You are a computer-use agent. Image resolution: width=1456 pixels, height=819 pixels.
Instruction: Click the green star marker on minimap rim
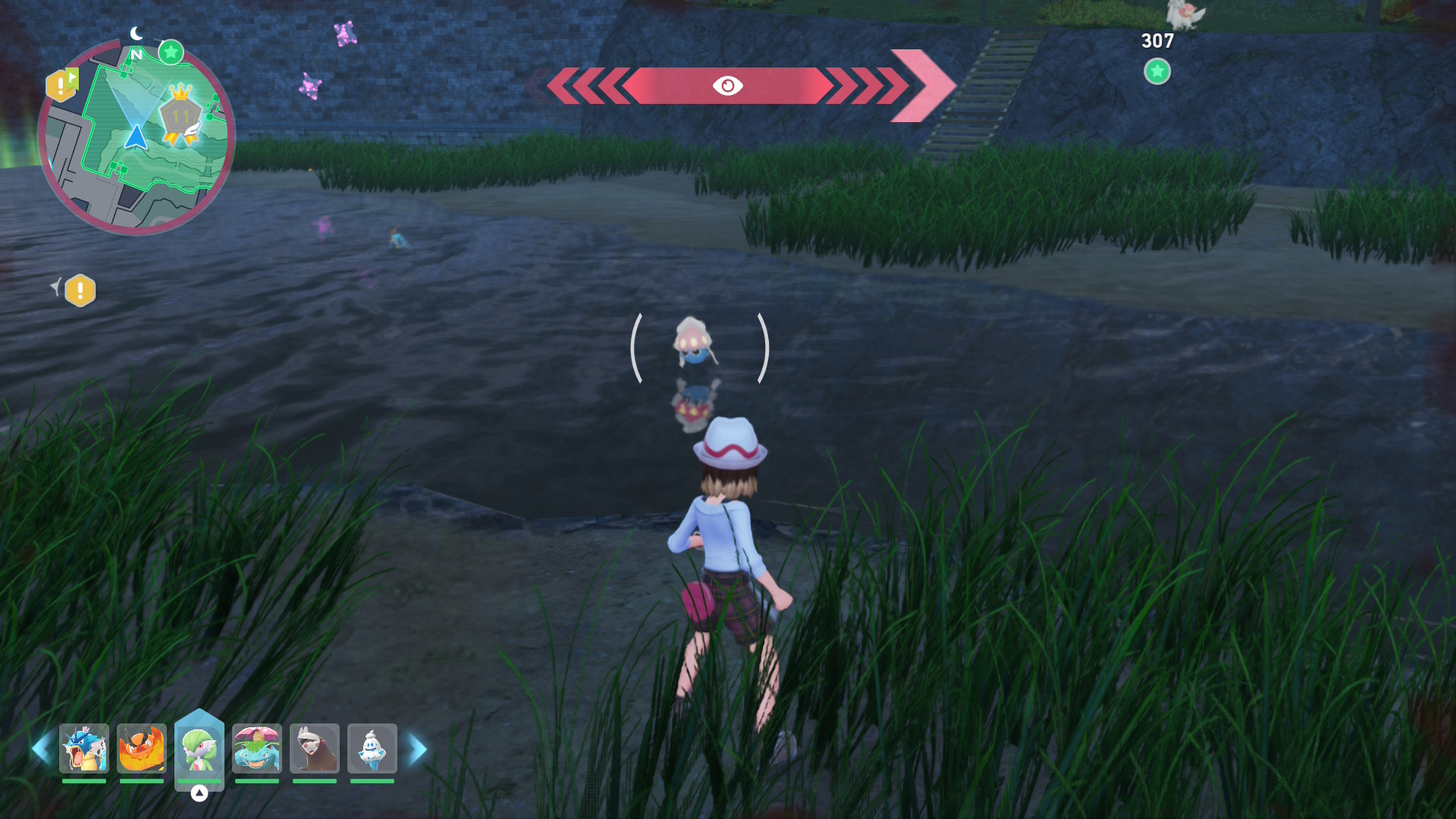(171, 52)
